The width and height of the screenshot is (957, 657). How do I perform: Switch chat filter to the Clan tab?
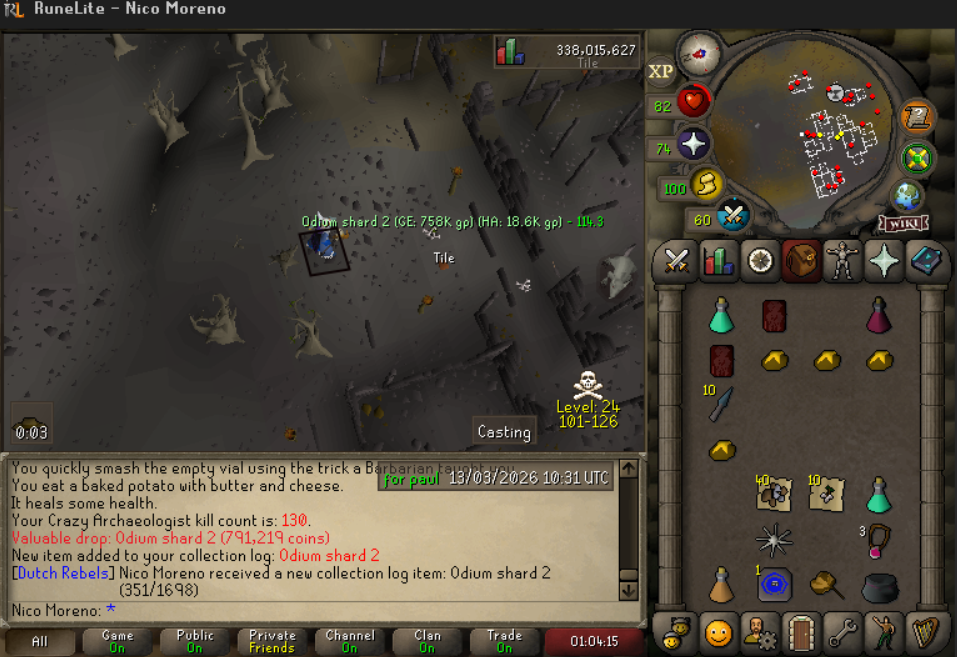tap(427, 641)
